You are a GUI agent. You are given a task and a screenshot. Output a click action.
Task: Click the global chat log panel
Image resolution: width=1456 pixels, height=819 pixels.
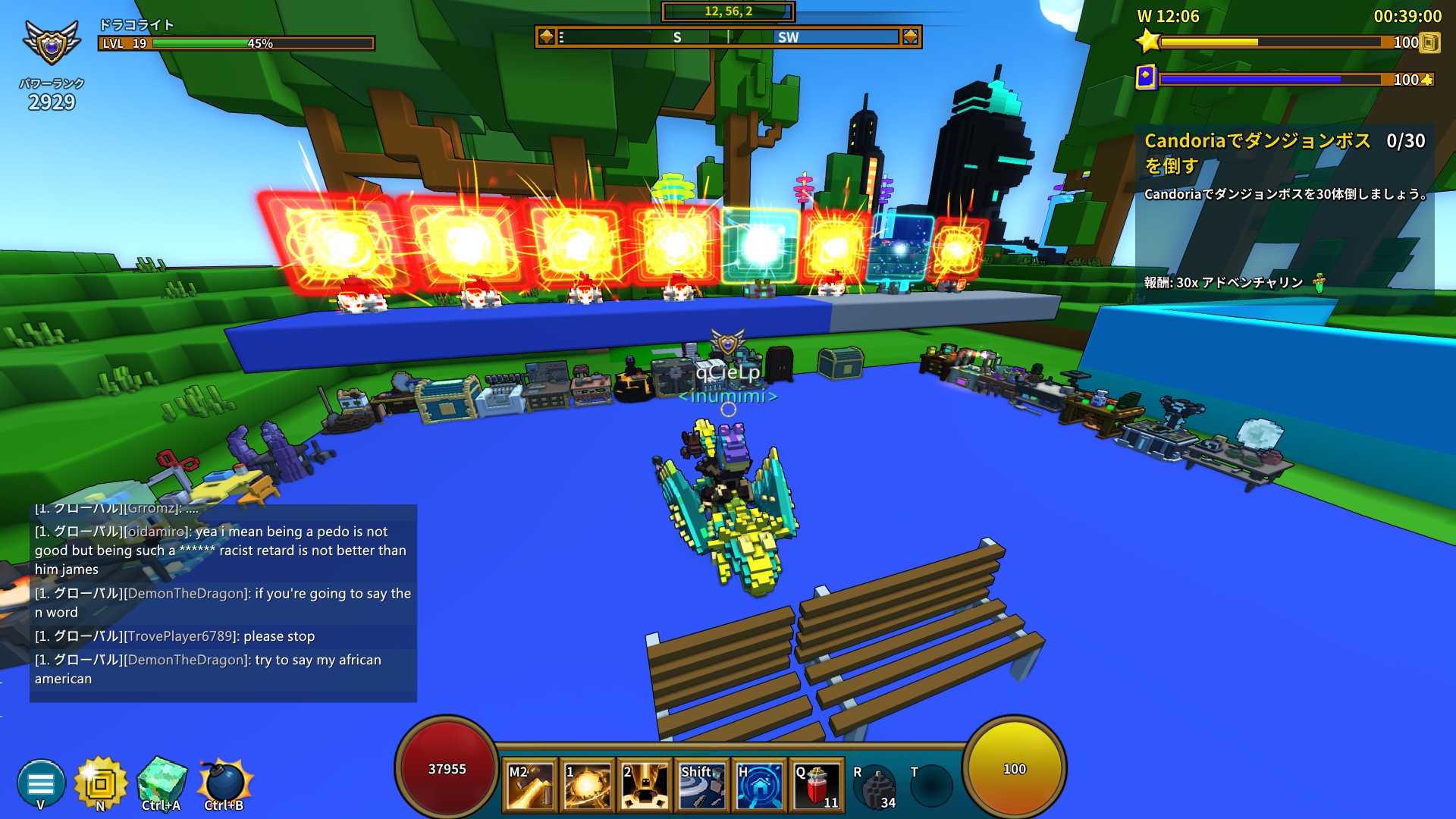(223, 603)
